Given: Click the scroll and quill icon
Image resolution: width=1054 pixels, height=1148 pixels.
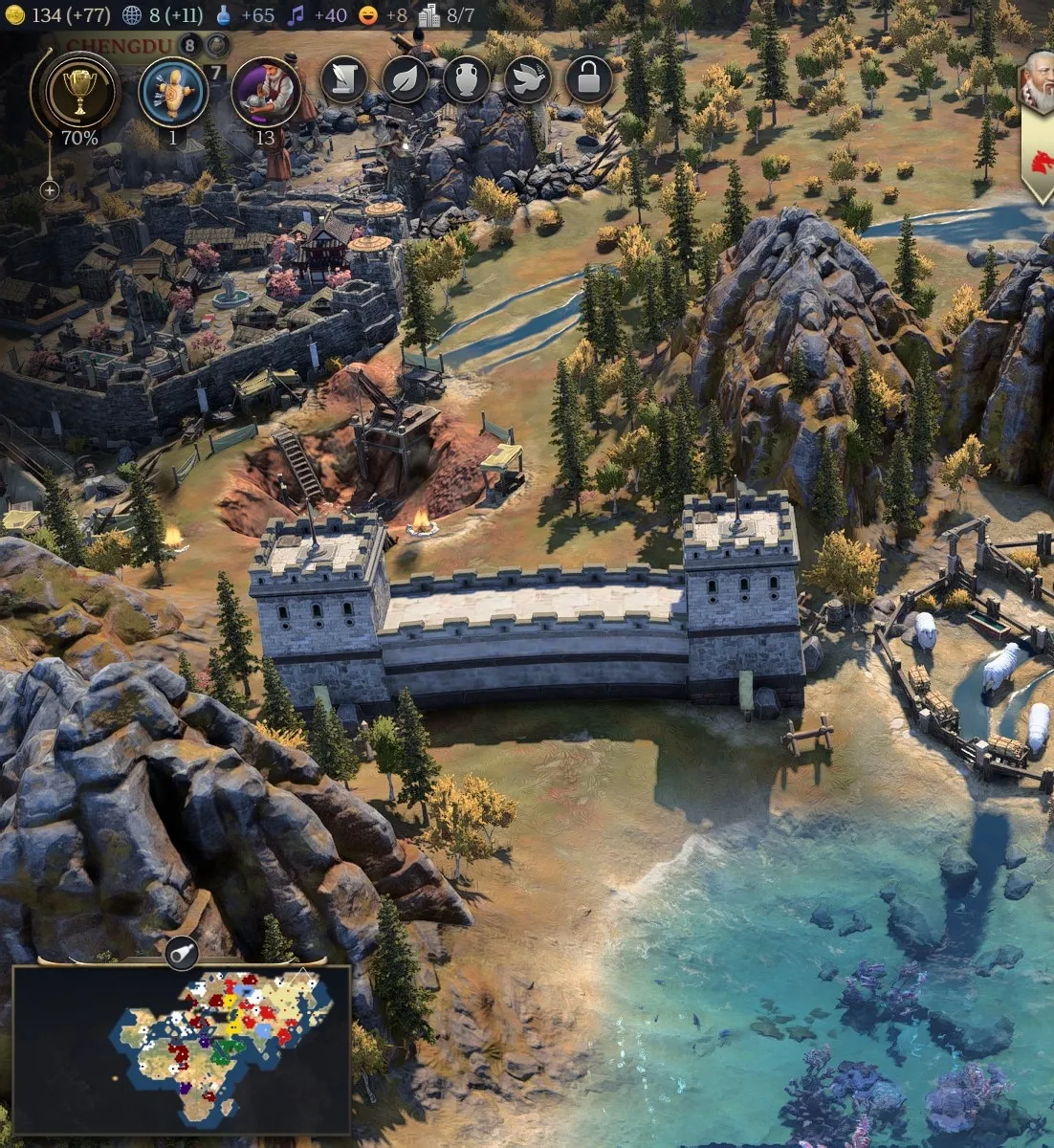Looking at the screenshot, I should coord(343,80).
